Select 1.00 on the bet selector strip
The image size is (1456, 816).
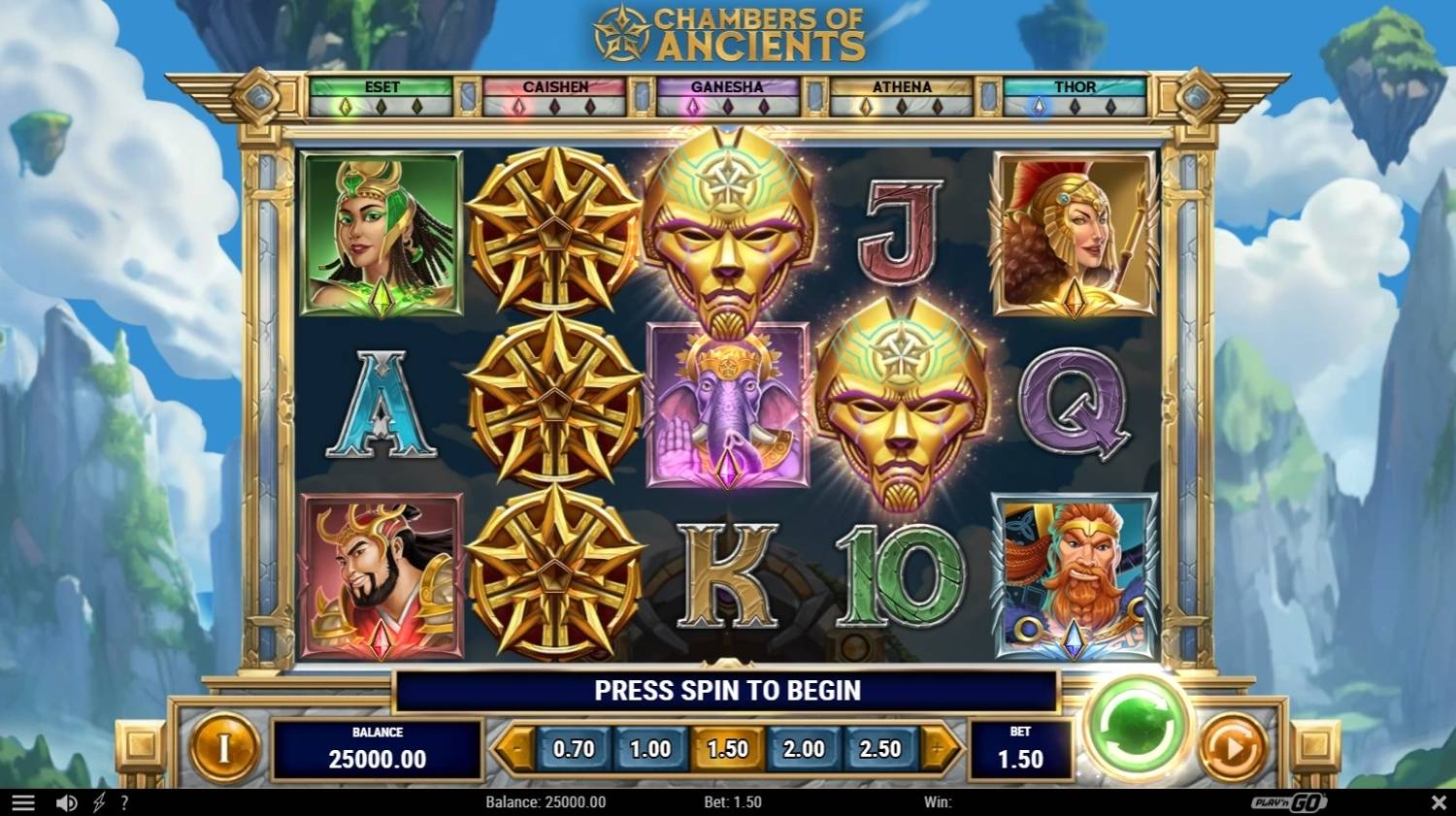click(650, 748)
